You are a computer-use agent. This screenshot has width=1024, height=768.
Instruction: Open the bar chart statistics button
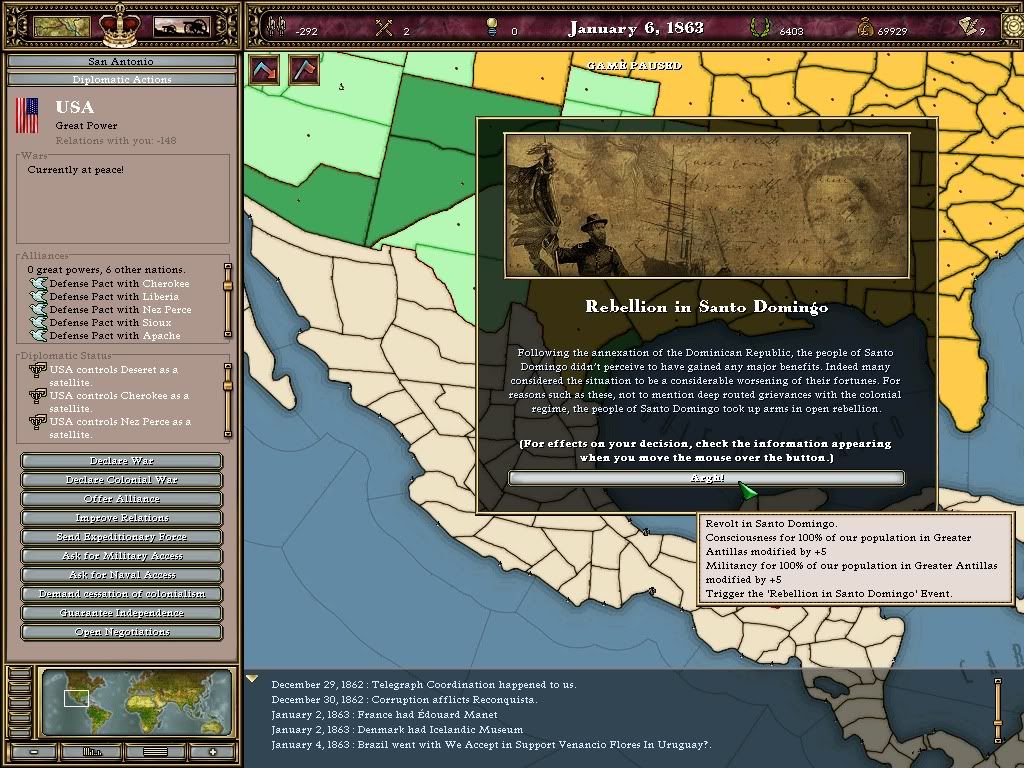tap(93, 752)
